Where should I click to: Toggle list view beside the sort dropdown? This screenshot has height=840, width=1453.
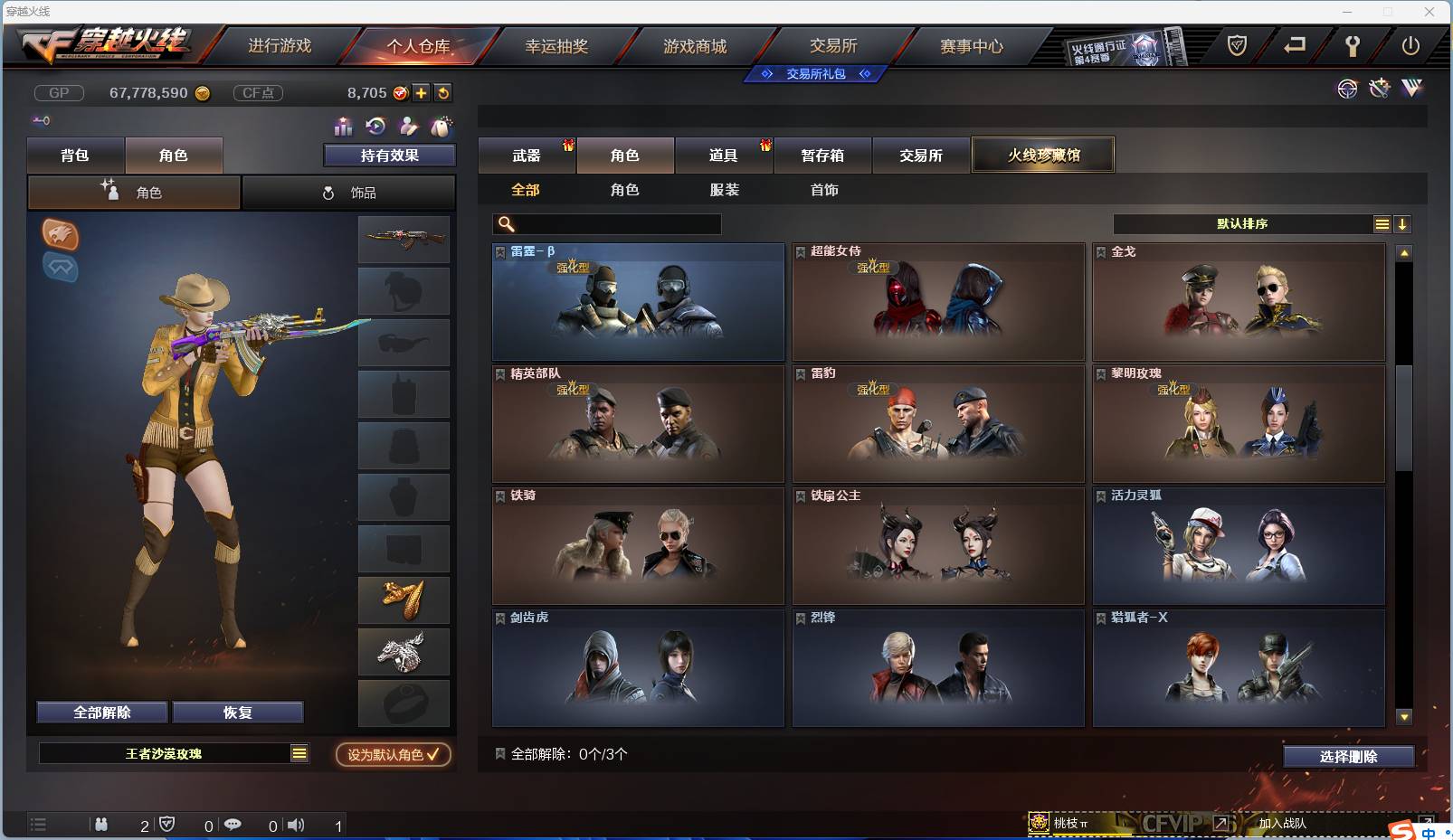[x=1382, y=223]
